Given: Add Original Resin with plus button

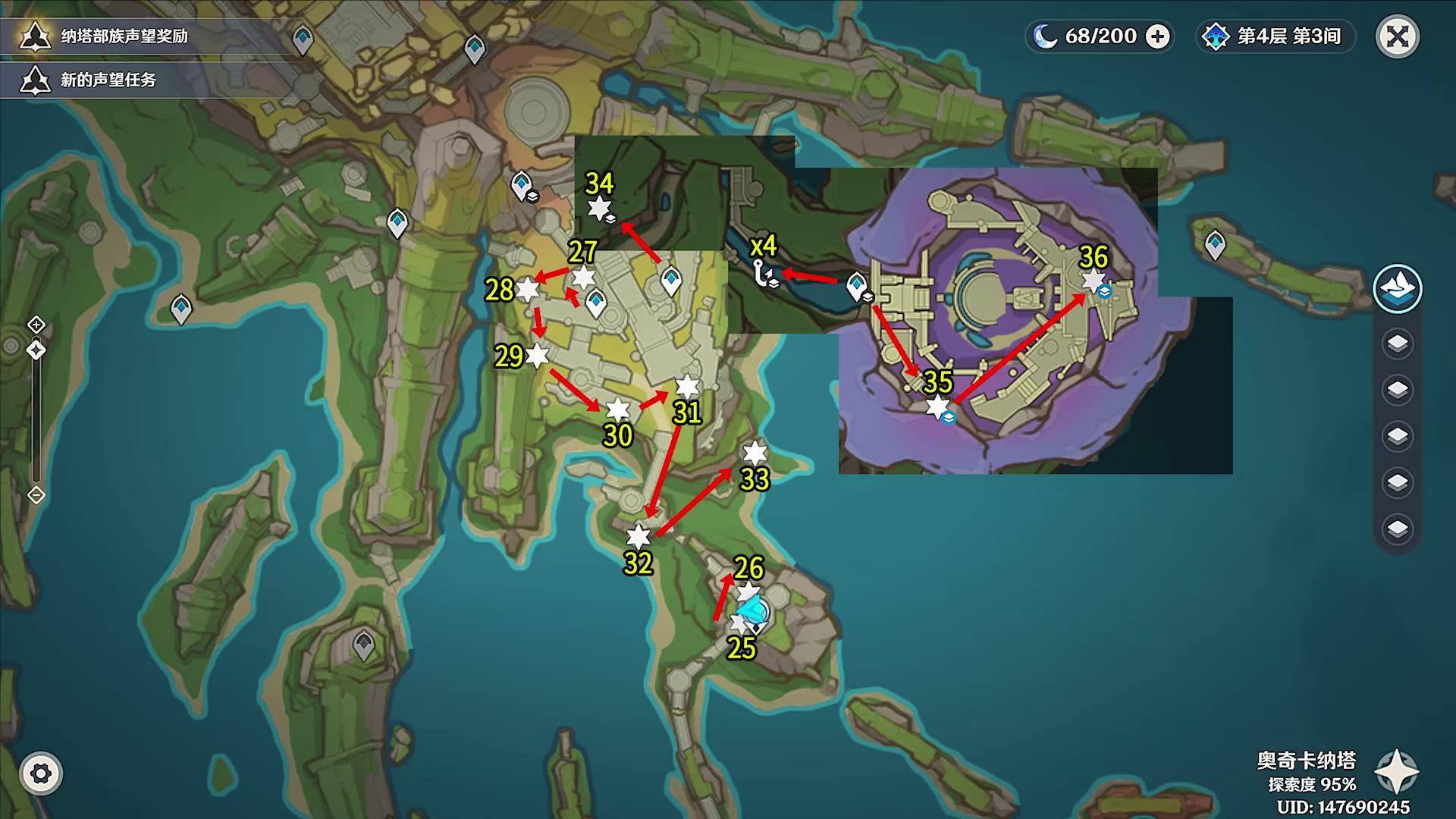Looking at the screenshot, I should click(x=1157, y=36).
